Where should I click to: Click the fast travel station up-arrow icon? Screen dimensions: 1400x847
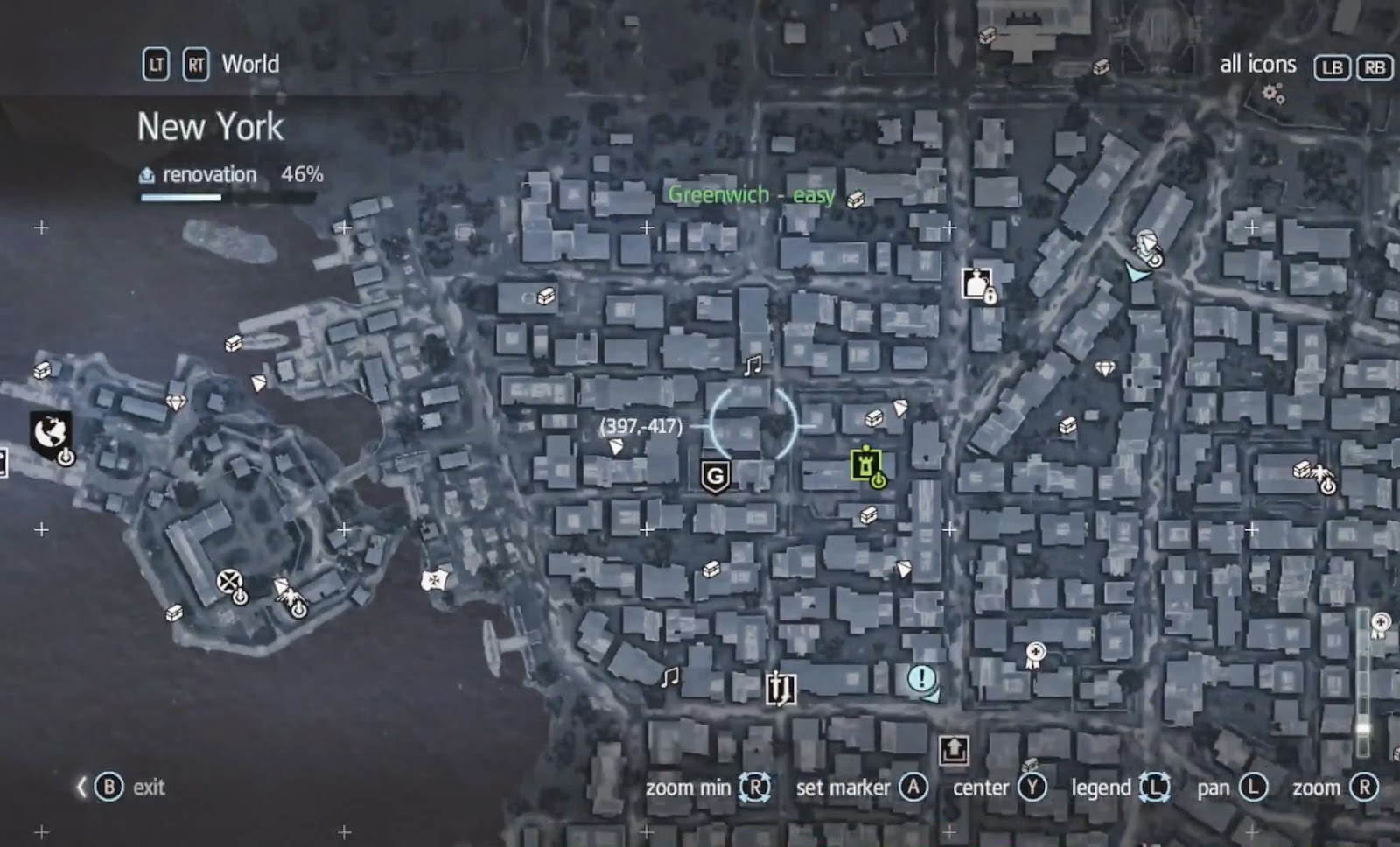[953, 748]
